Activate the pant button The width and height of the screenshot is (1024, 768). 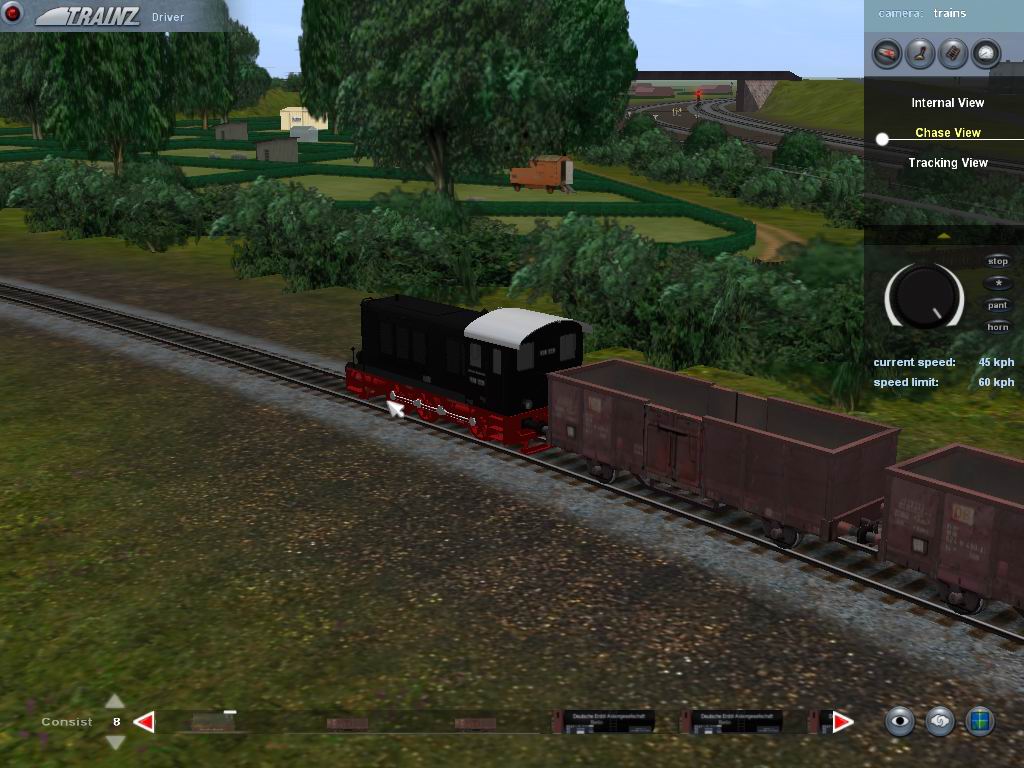(998, 306)
